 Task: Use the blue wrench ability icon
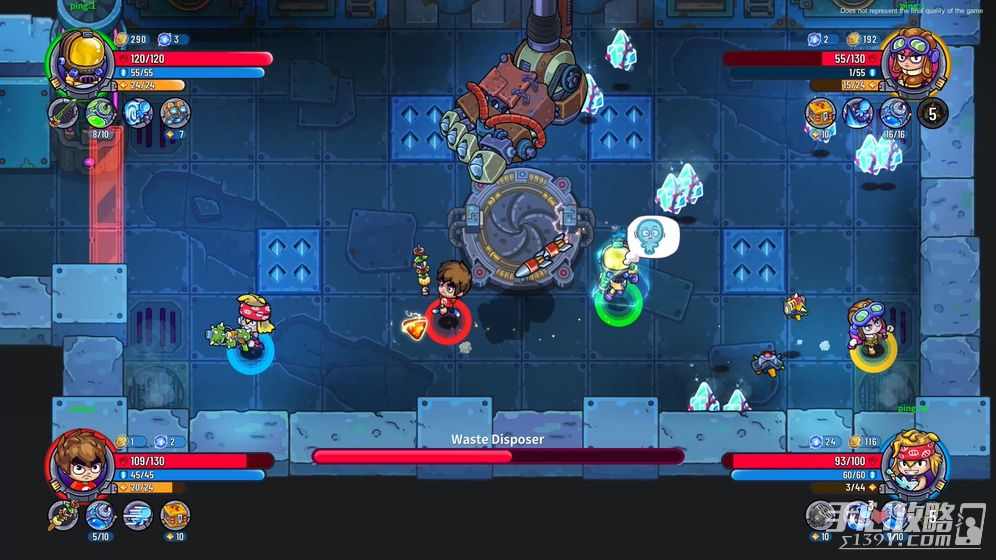pos(100,515)
